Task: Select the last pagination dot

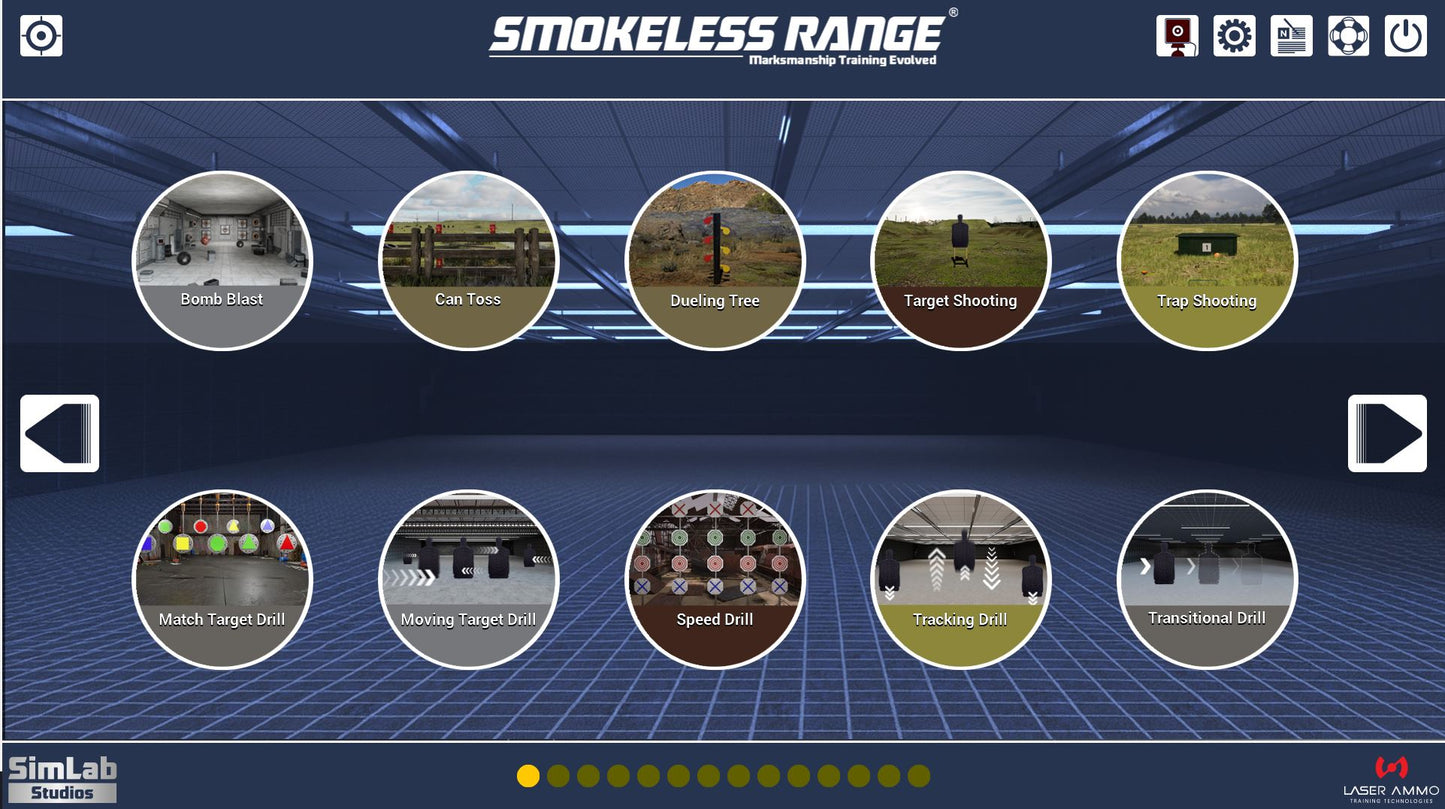Action: click(x=919, y=773)
